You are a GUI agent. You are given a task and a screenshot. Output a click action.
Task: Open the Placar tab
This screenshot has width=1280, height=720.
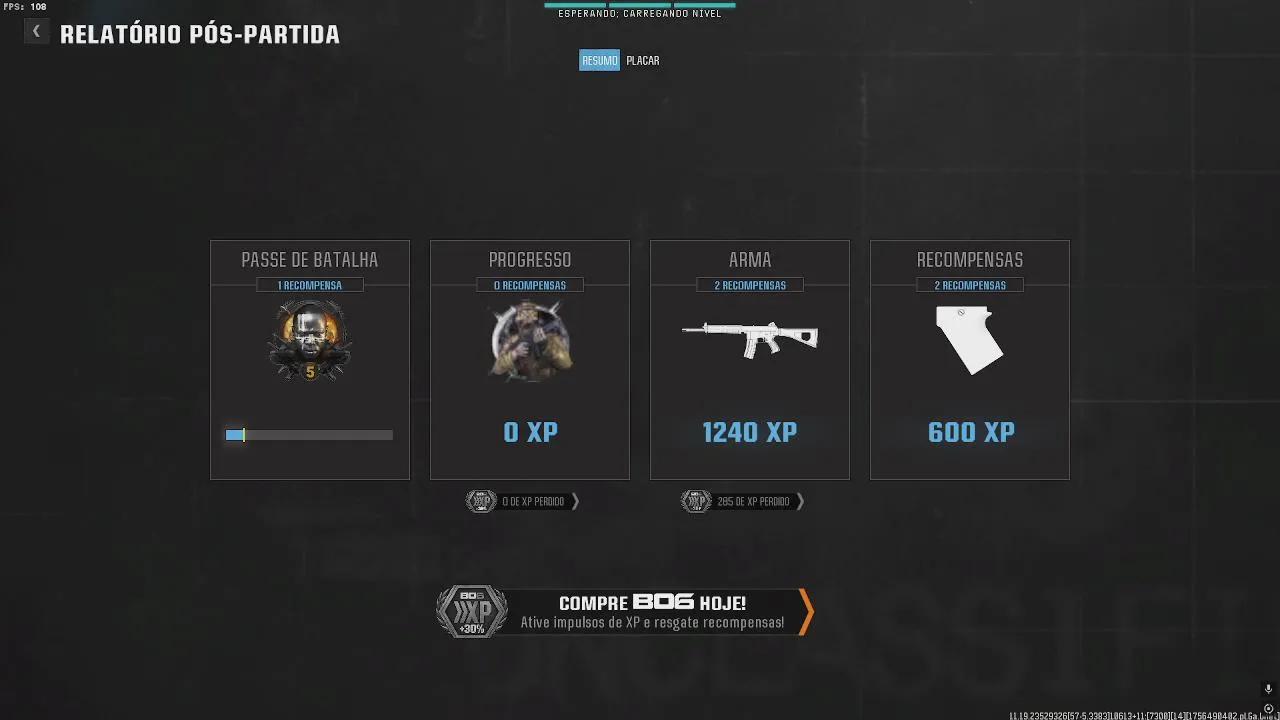point(643,61)
